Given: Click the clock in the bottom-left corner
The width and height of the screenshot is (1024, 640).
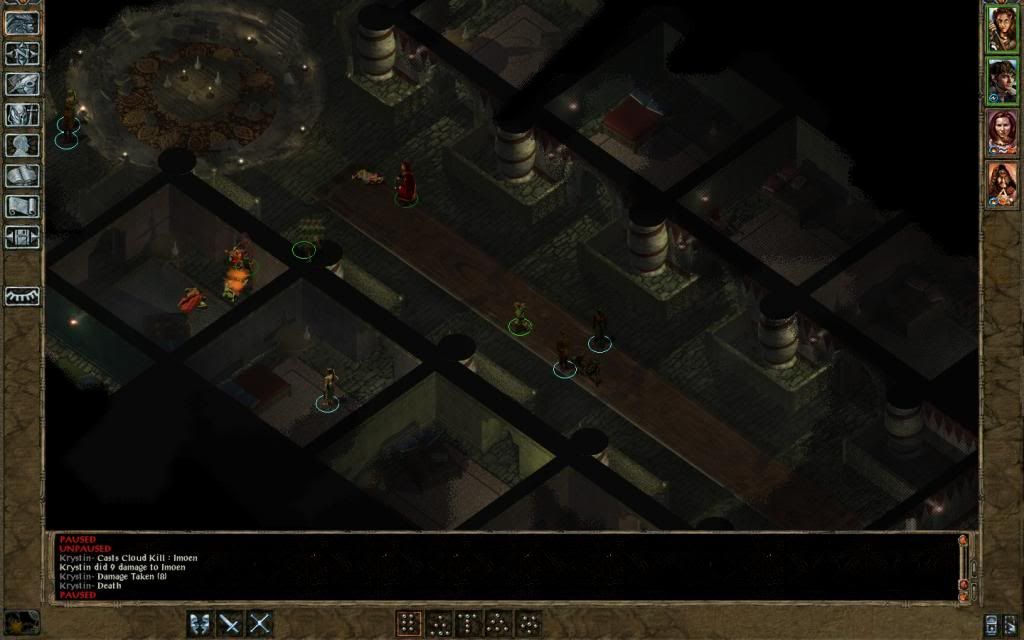Looking at the screenshot, I should pos(22,621).
